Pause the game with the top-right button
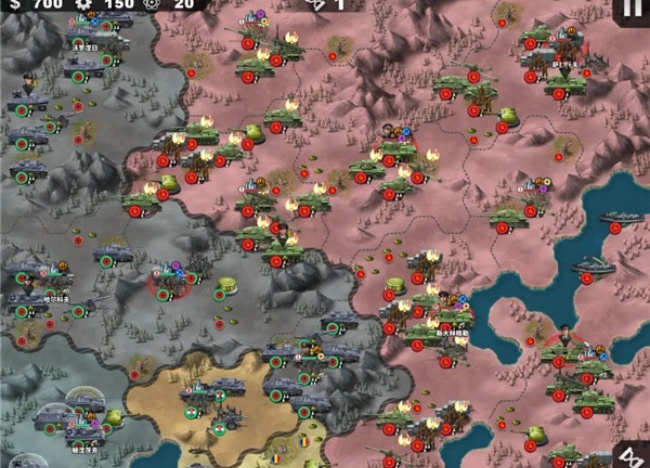The height and width of the screenshot is (468, 650). pyautogui.click(x=633, y=8)
